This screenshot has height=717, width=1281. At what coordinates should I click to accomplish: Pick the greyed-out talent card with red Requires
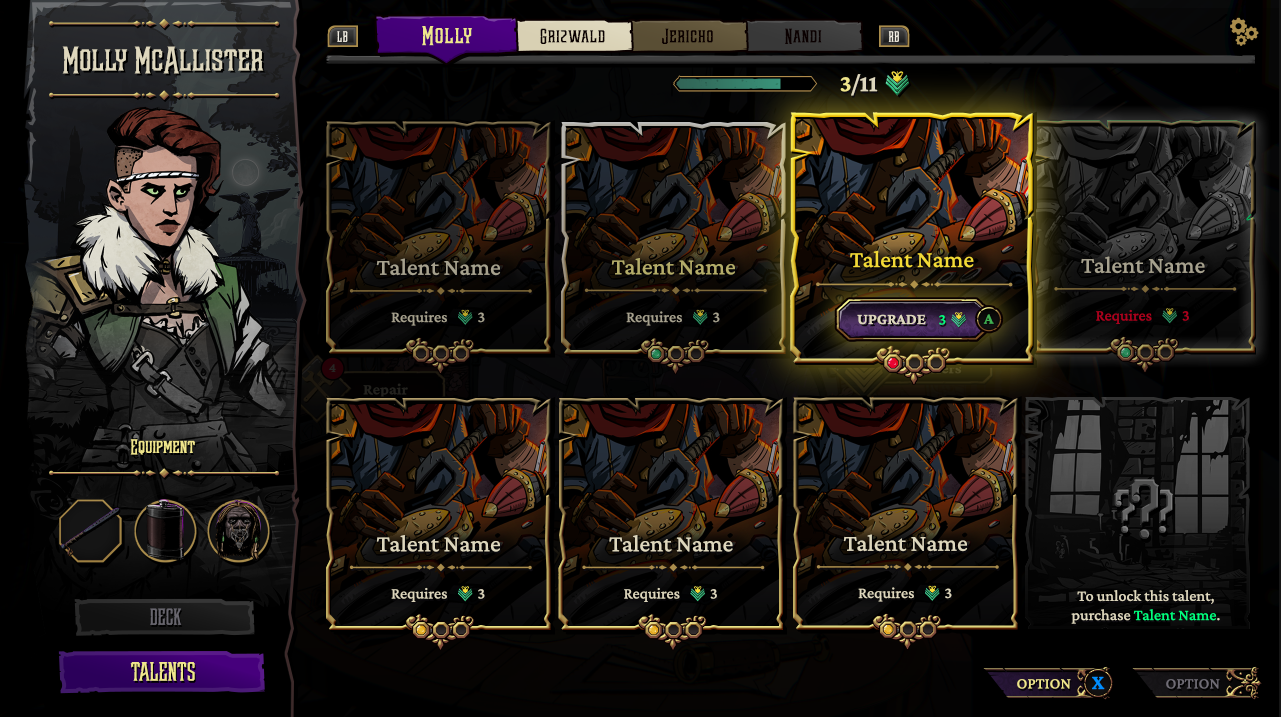coord(1144,238)
